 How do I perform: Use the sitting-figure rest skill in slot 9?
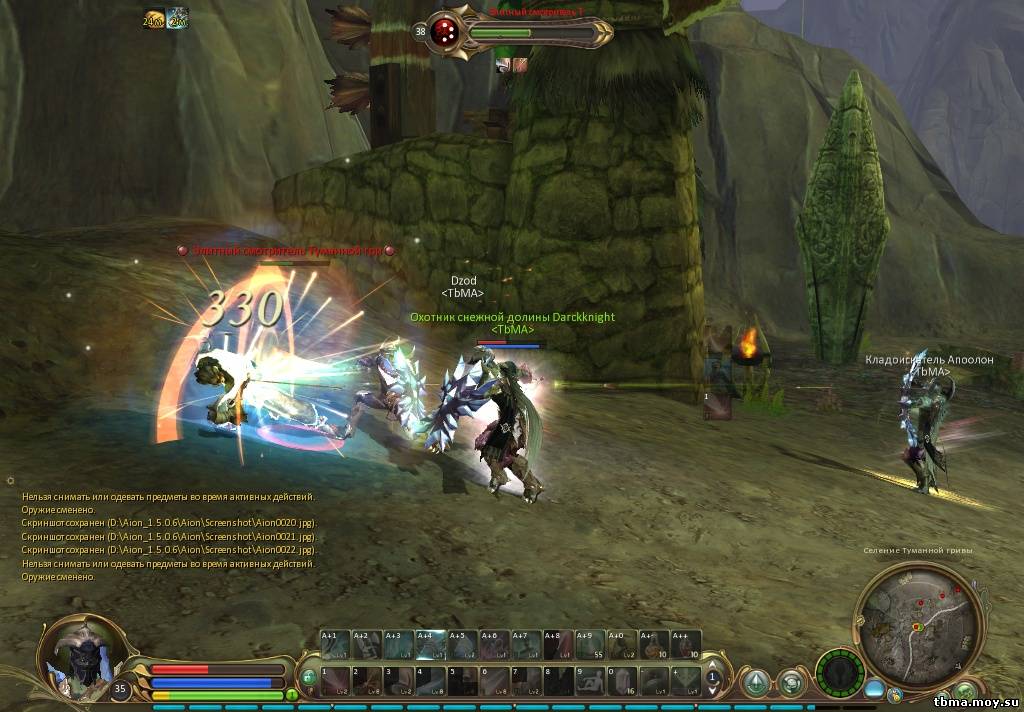592,680
